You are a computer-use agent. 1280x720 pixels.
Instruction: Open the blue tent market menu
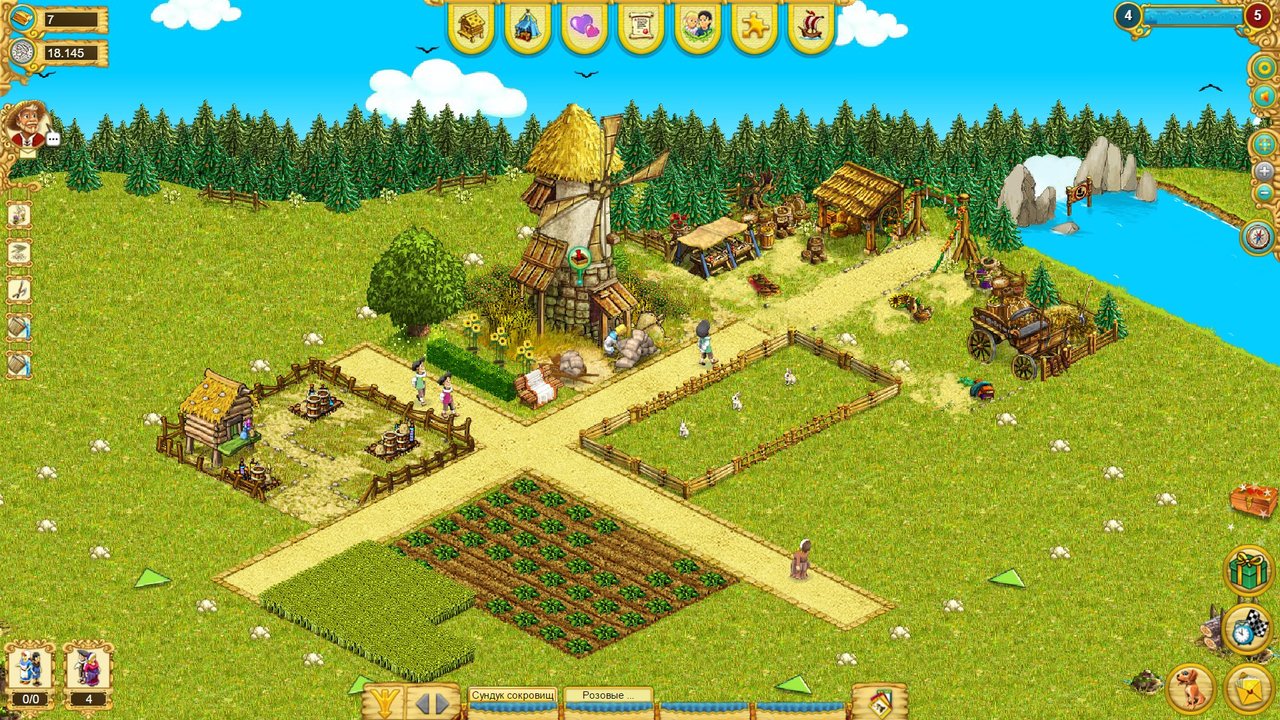point(527,29)
